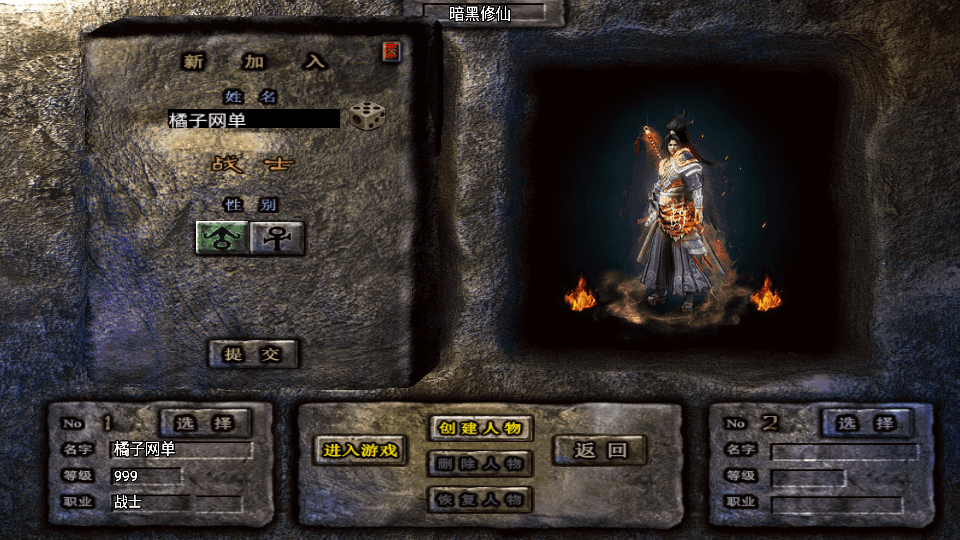Choose the female gender button

click(277, 238)
